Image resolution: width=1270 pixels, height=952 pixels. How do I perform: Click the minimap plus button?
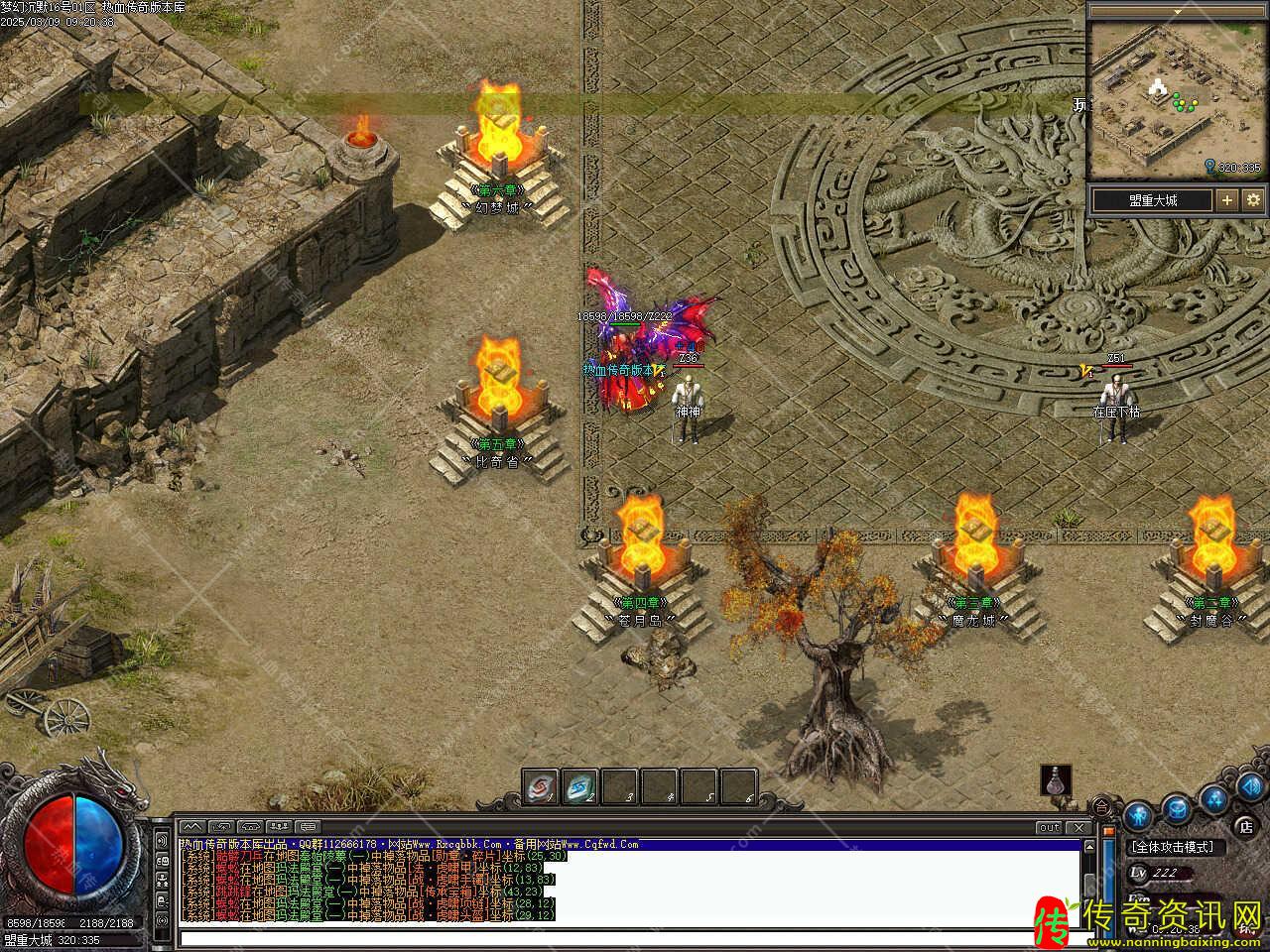1227,199
